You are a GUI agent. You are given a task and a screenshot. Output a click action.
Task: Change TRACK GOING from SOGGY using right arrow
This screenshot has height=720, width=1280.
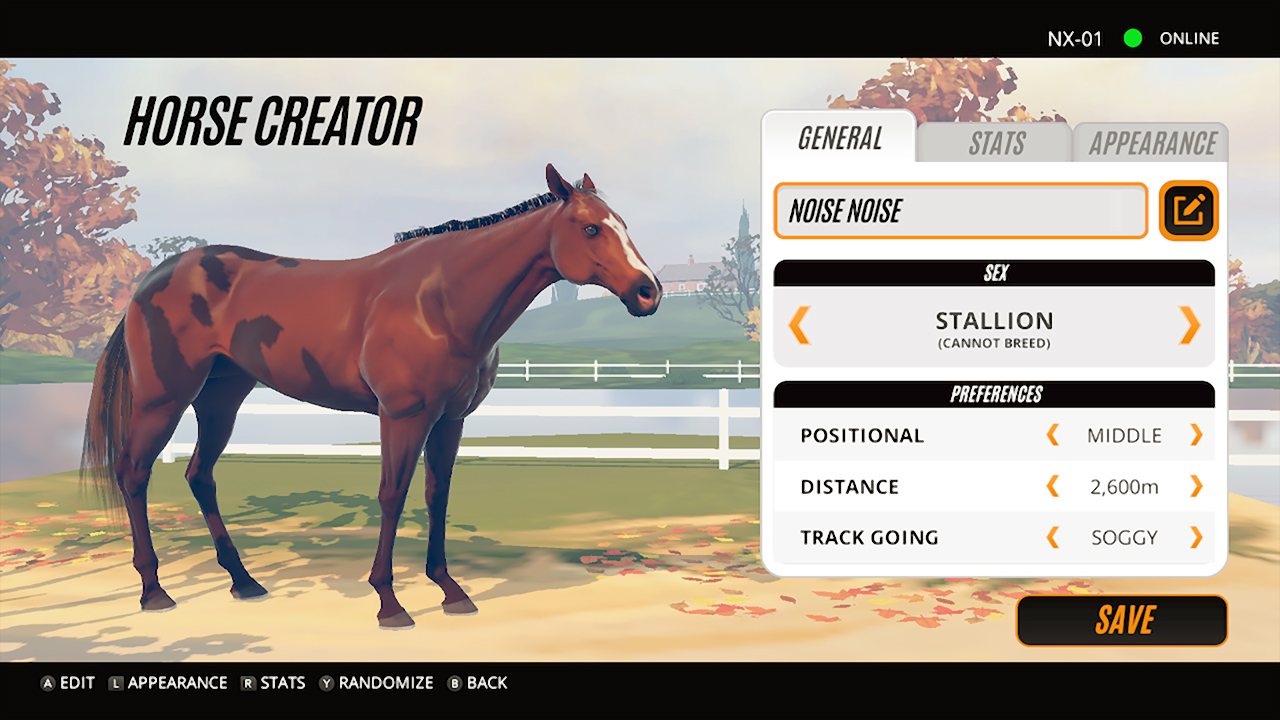click(1196, 537)
